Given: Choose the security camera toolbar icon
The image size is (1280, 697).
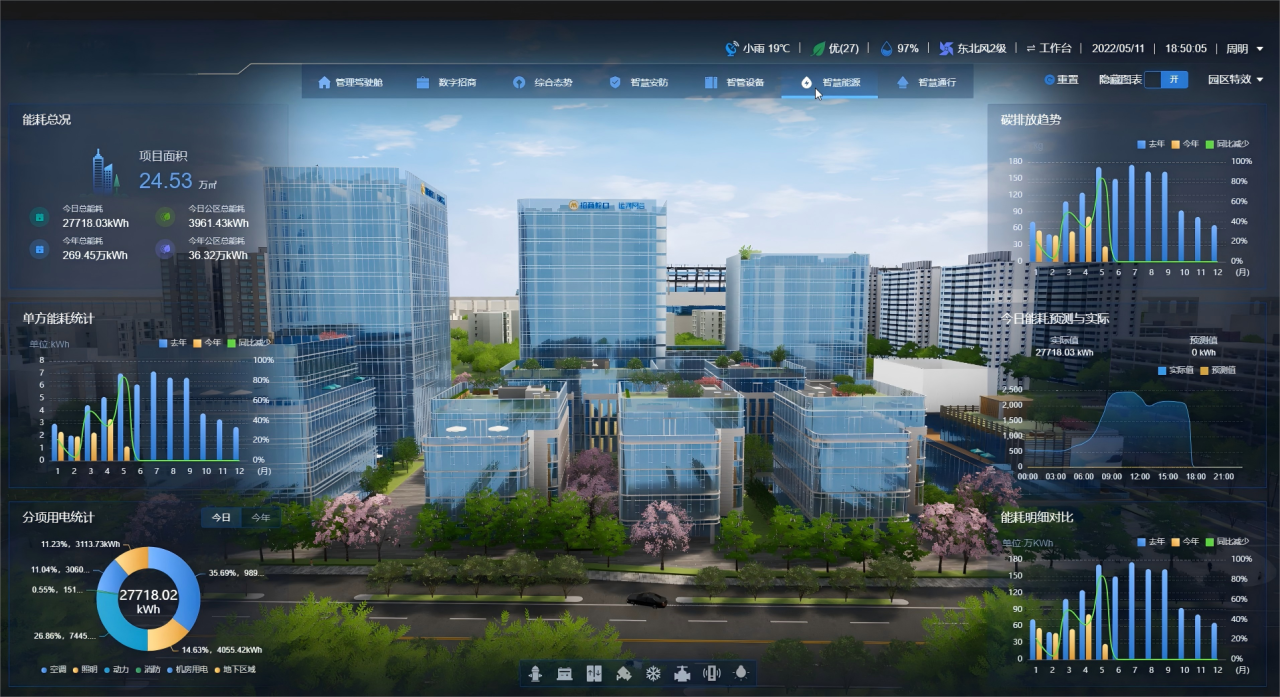Looking at the screenshot, I should 624,673.
